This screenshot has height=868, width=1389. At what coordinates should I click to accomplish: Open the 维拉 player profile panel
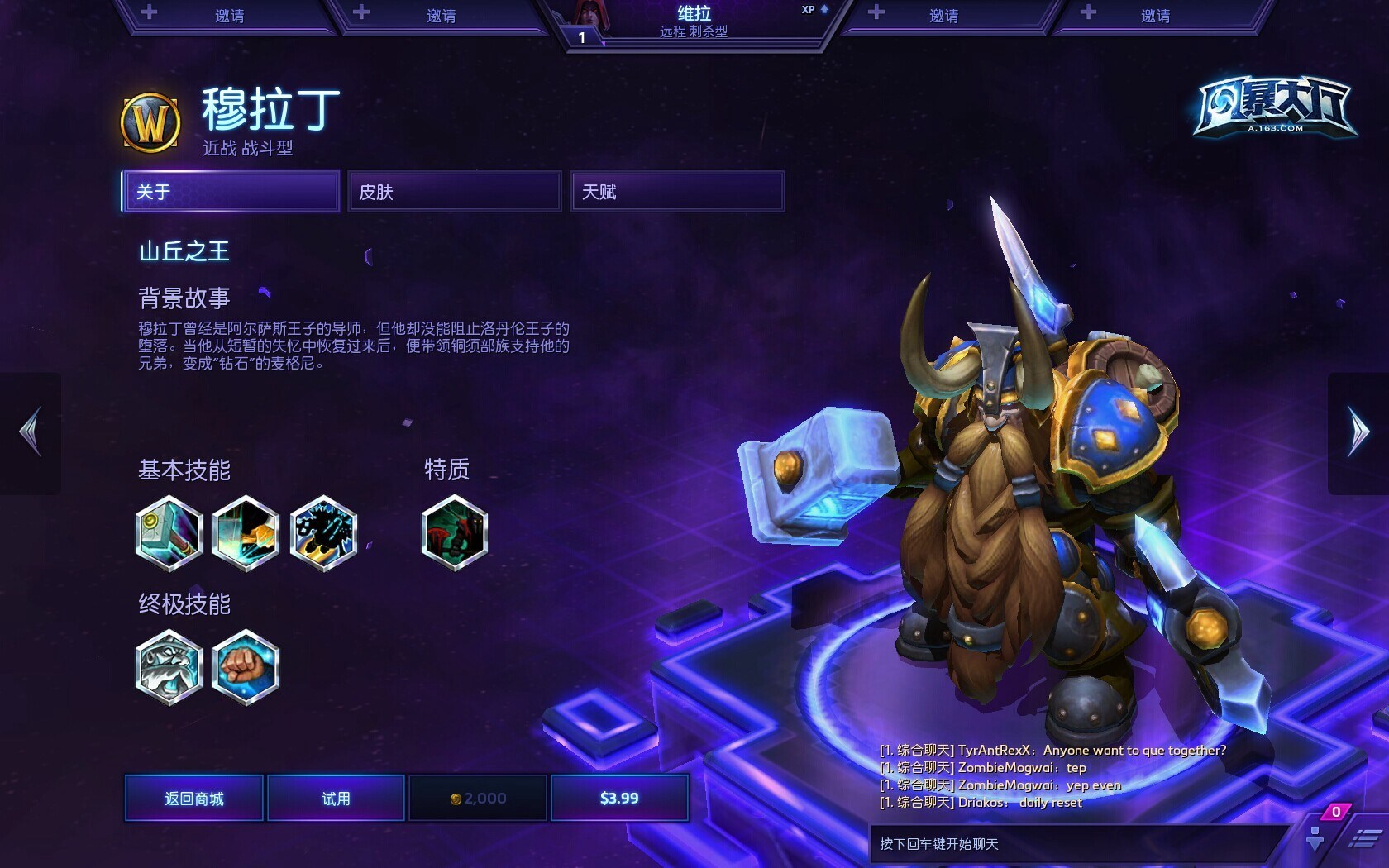point(694,22)
